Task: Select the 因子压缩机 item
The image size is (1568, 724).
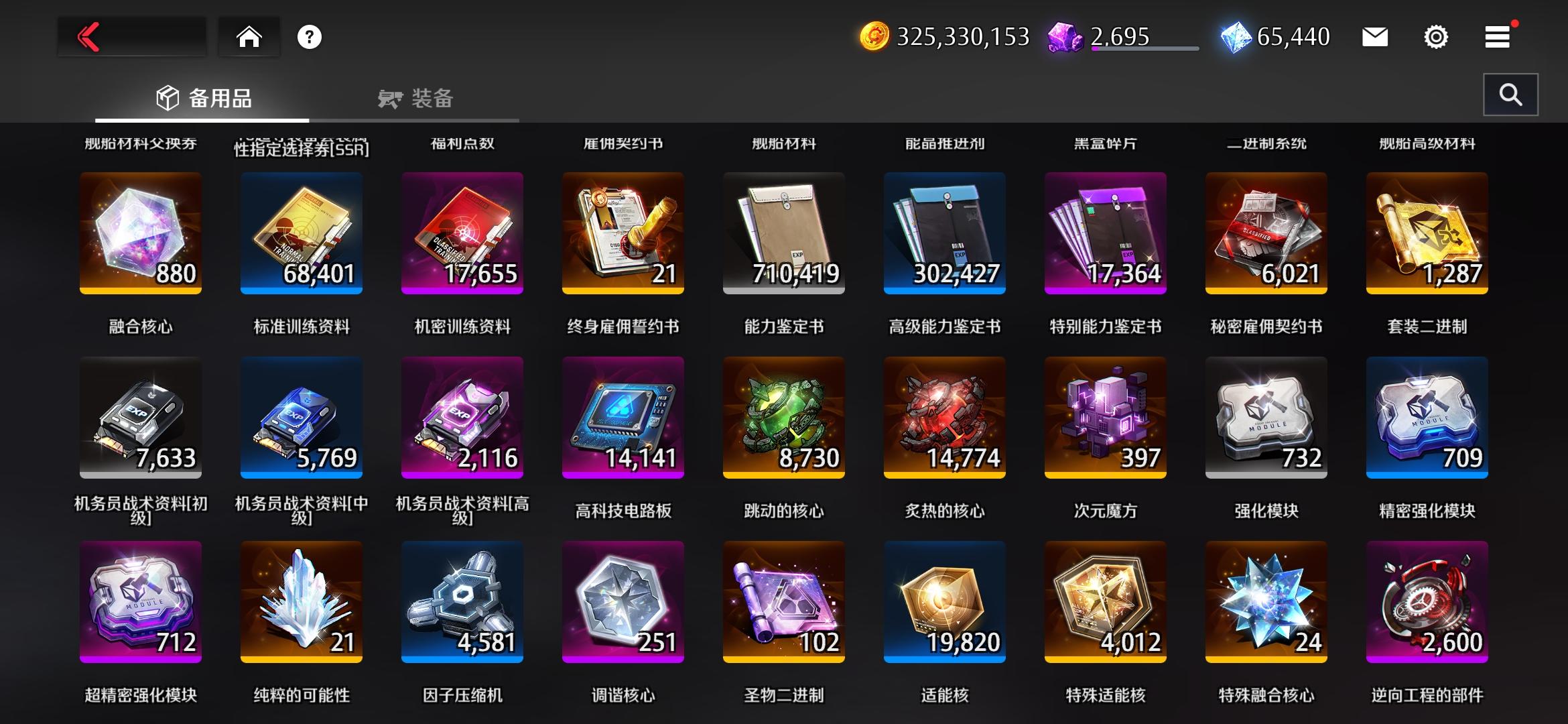Action: click(x=462, y=601)
